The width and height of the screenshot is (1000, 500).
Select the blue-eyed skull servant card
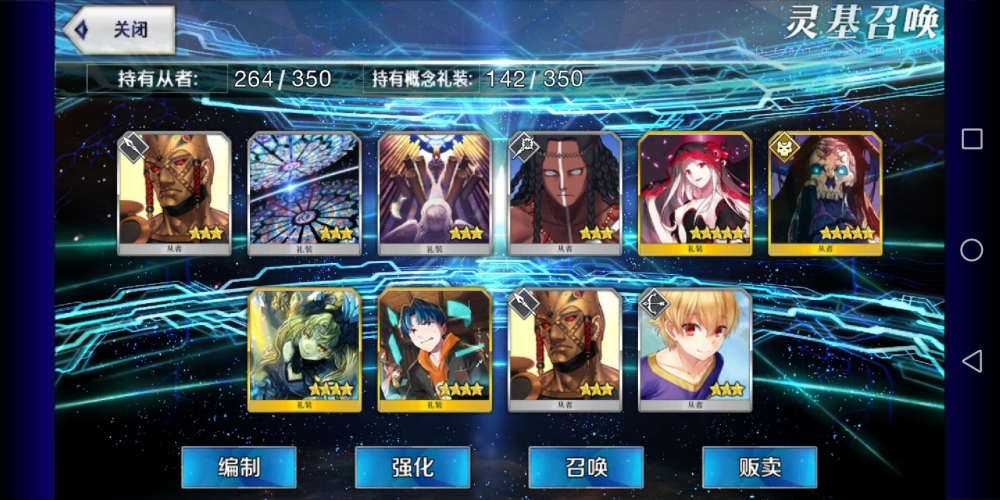pyautogui.click(x=825, y=193)
